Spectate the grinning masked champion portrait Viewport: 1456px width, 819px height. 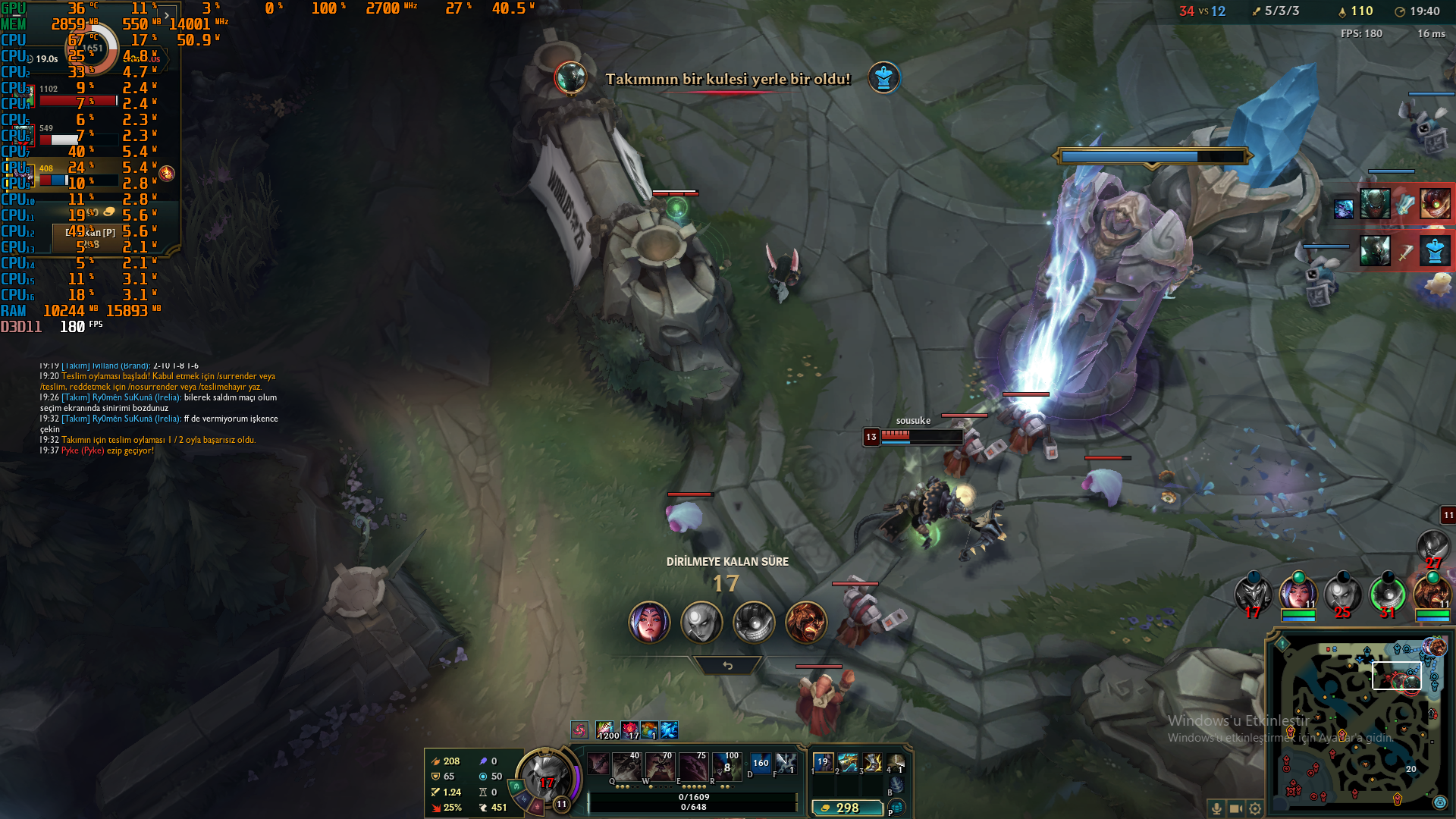tap(754, 622)
